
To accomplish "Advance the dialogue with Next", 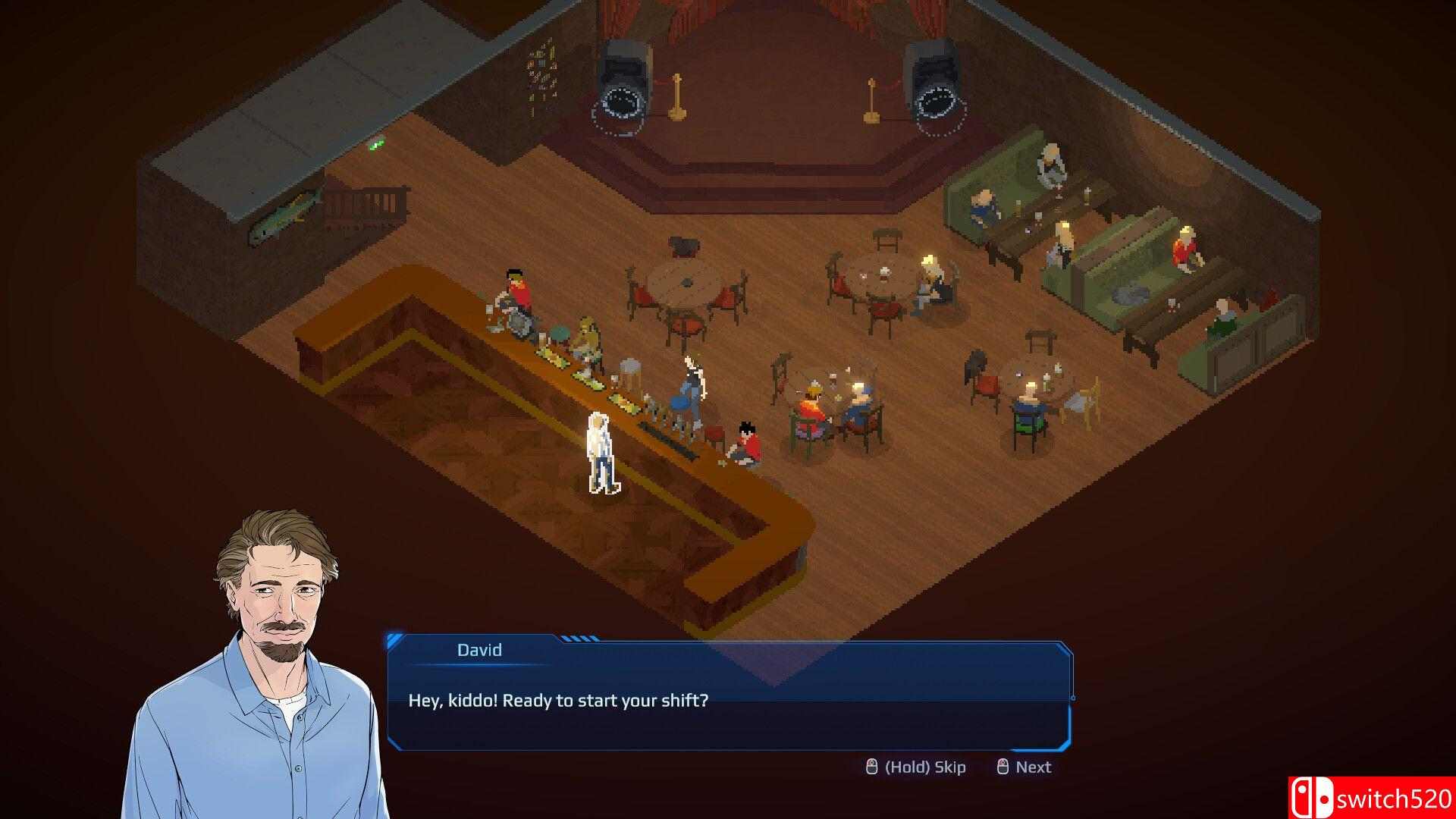I will [x=1025, y=767].
